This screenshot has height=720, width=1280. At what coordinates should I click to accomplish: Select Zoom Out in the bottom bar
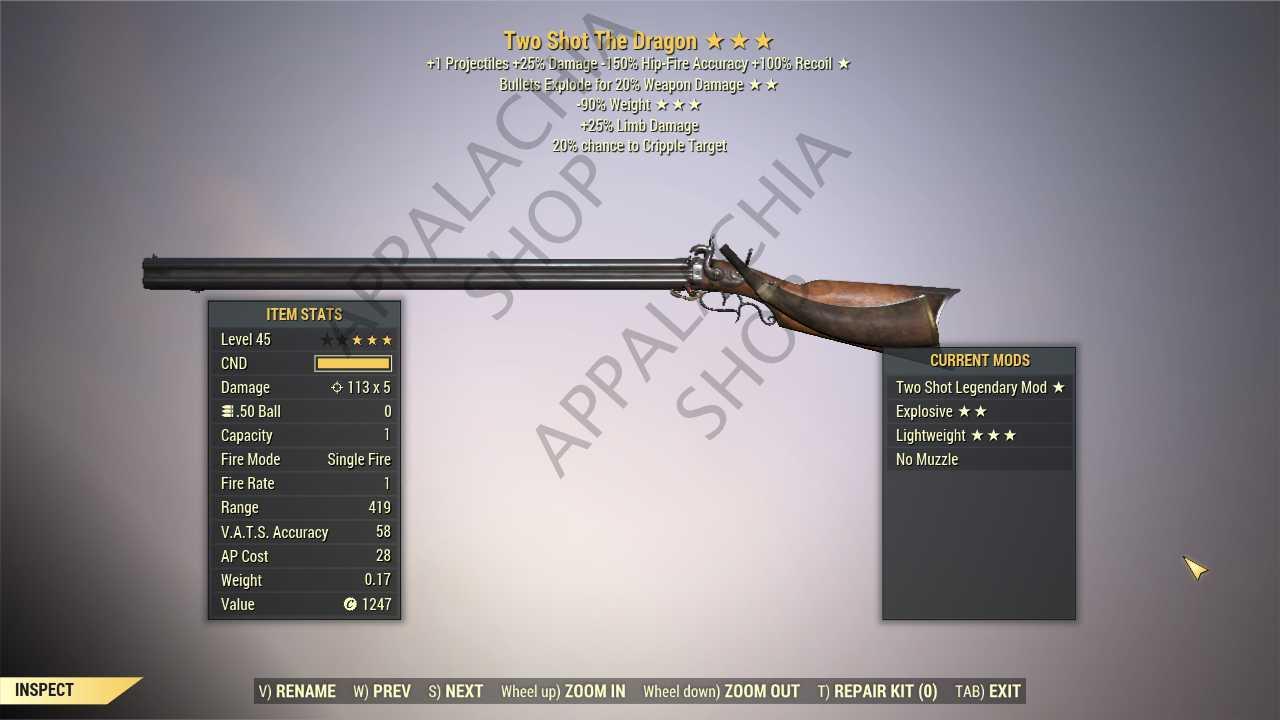[x=721, y=691]
